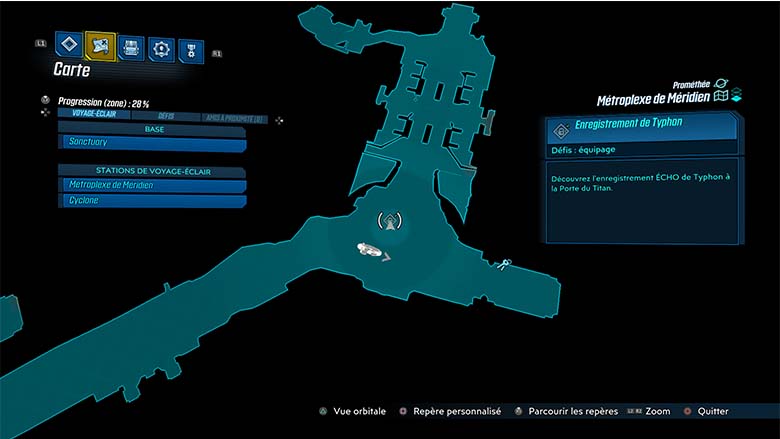The width and height of the screenshot is (780, 439).
Task: Switch to the Voyage-Éclair tab
Action: [x=94, y=114]
